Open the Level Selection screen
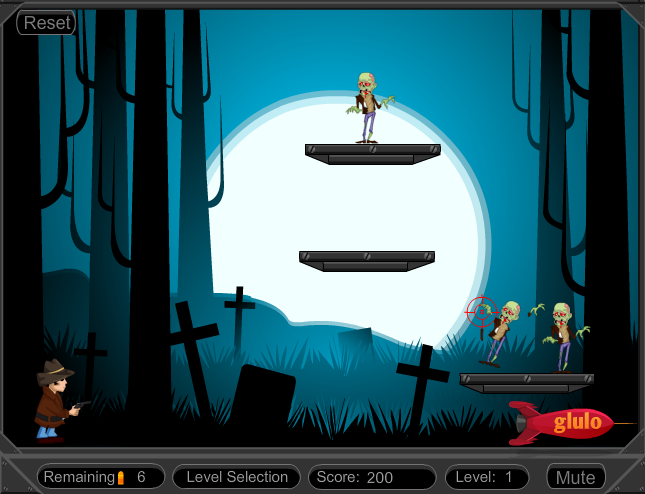The height and width of the screenshot is (494, 645). coord(236,477)
